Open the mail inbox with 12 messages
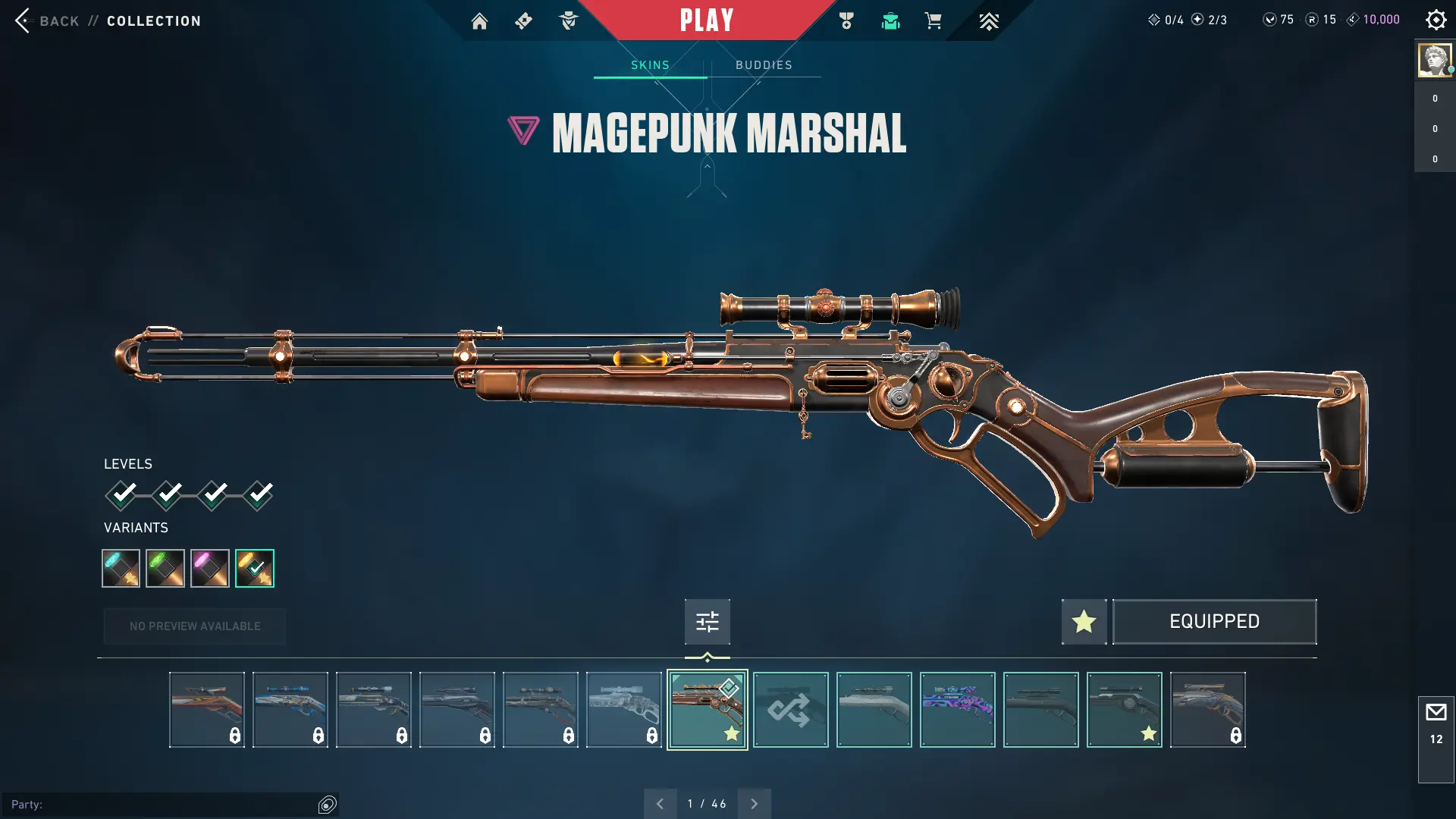 1436,724
